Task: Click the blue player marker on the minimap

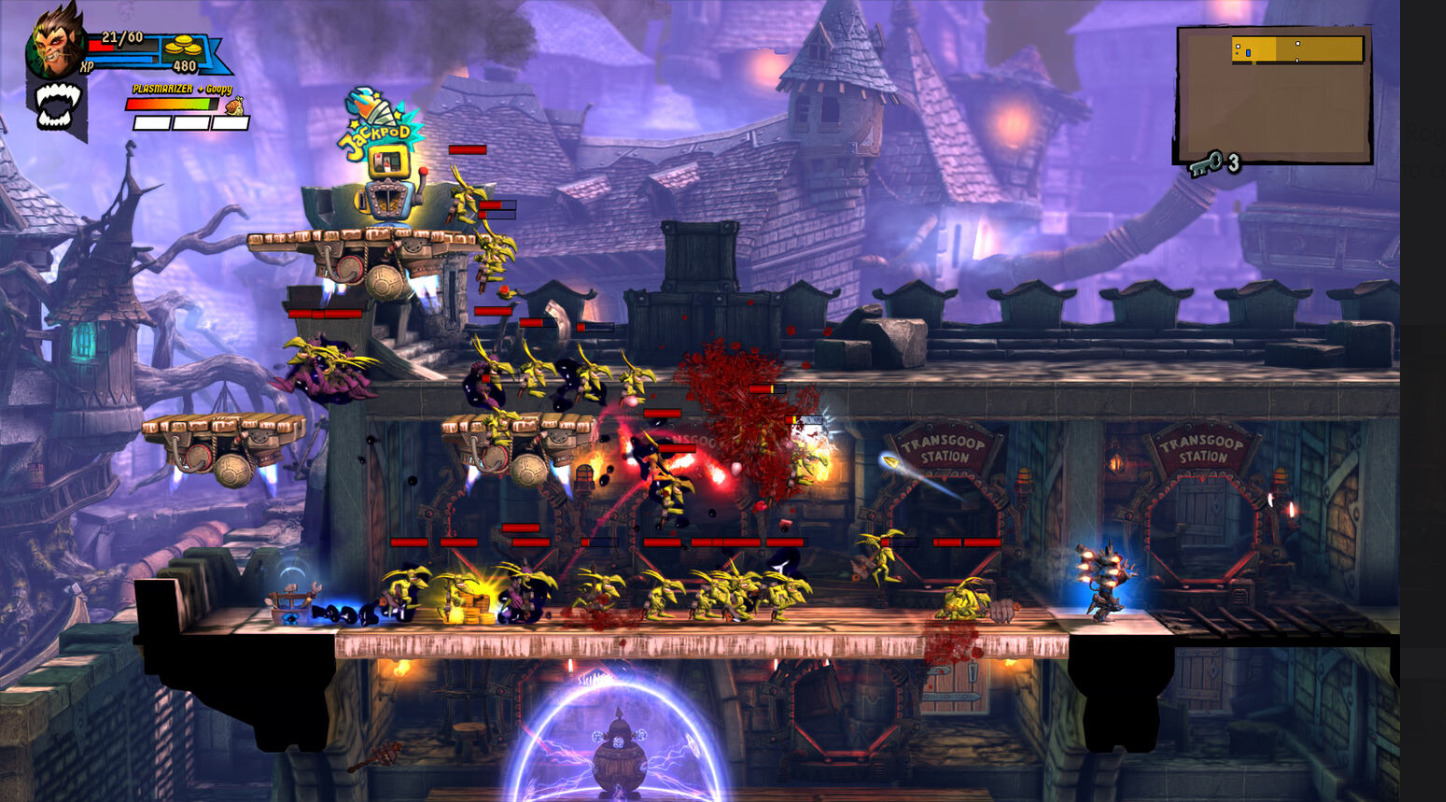Action: 1248,52
